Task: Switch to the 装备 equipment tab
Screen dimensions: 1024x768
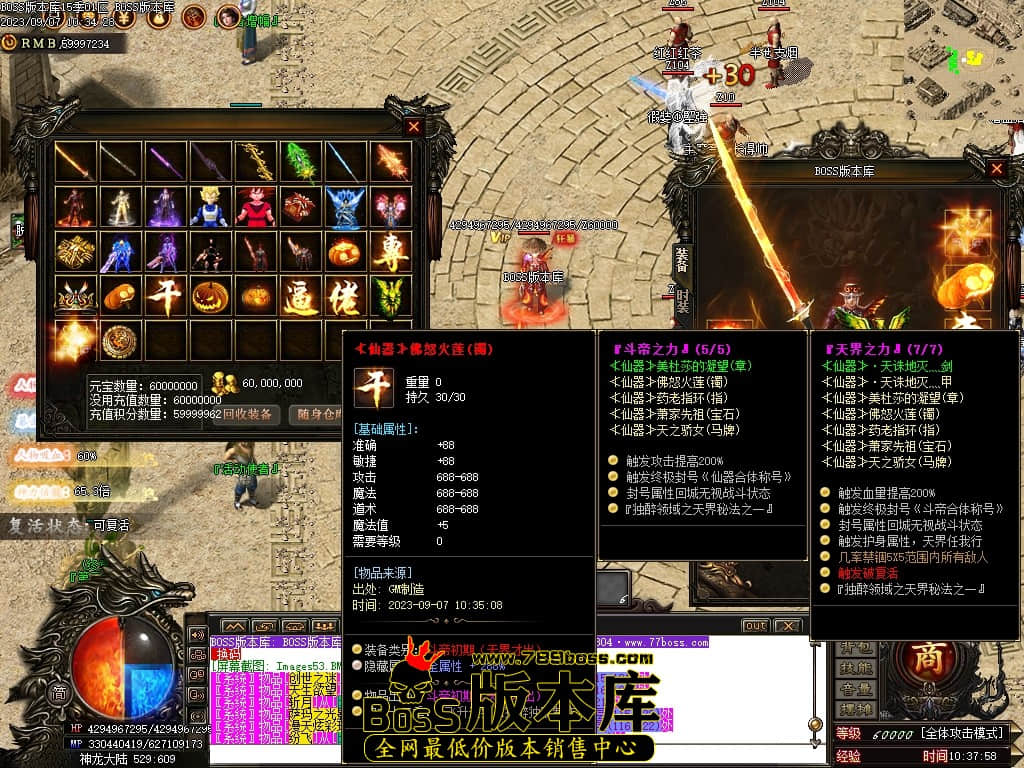Action: pyautogui.click(x=681, y=259)
